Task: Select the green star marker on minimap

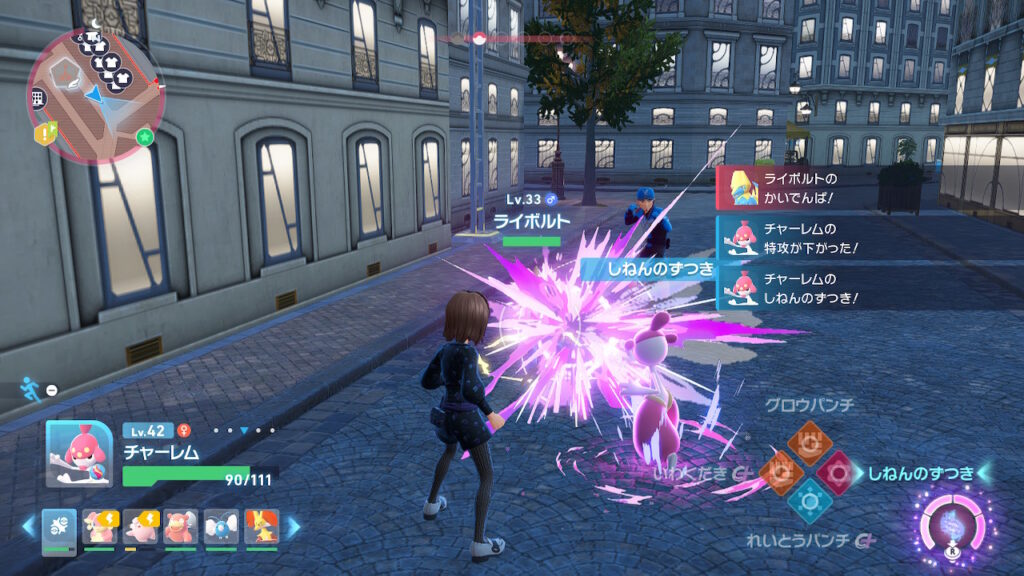Action: pyautogui.click(x=145, y=137)
